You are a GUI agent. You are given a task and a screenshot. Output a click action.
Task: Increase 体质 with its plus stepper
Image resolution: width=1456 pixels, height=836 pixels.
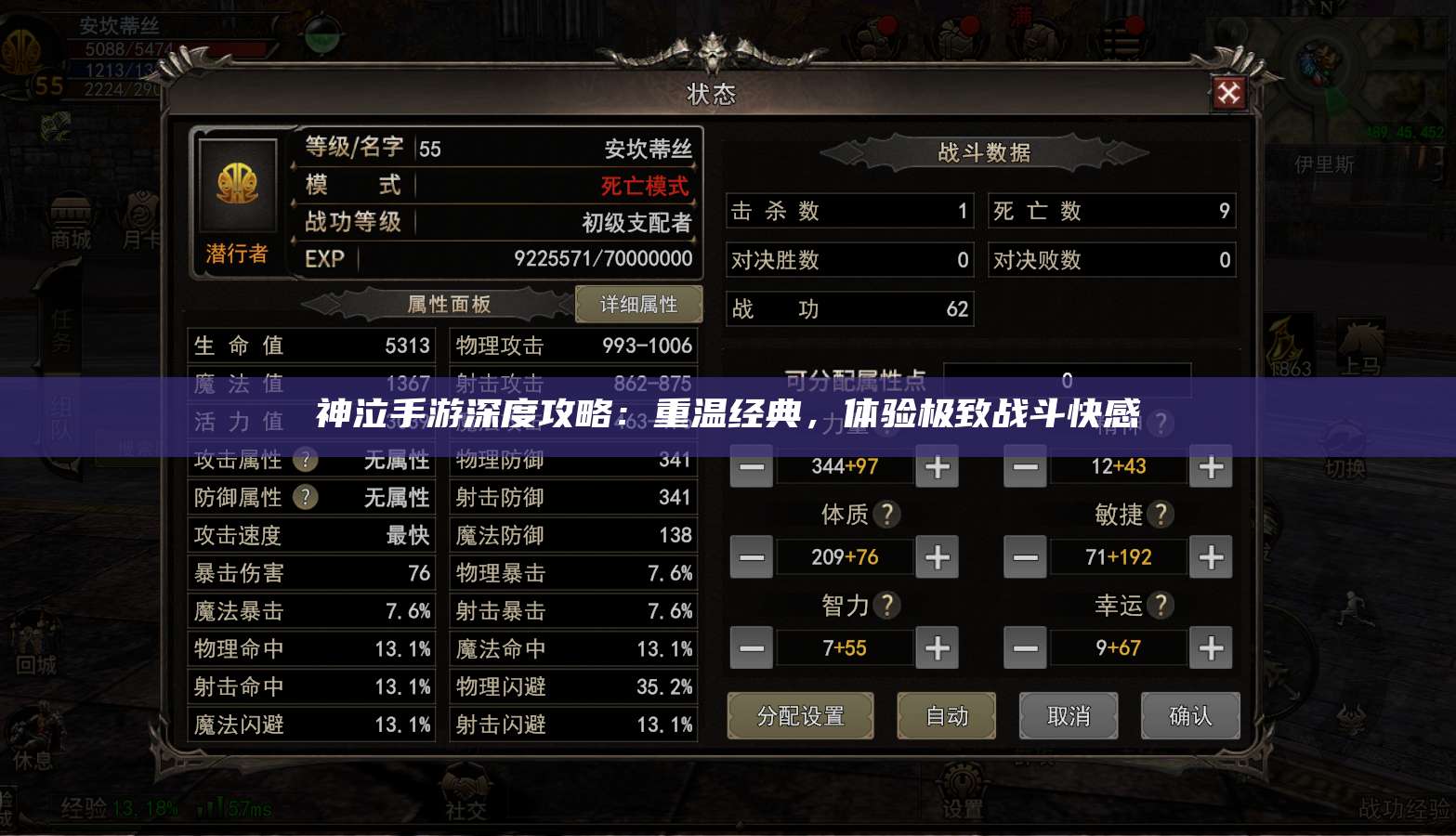tap(937, 556)
